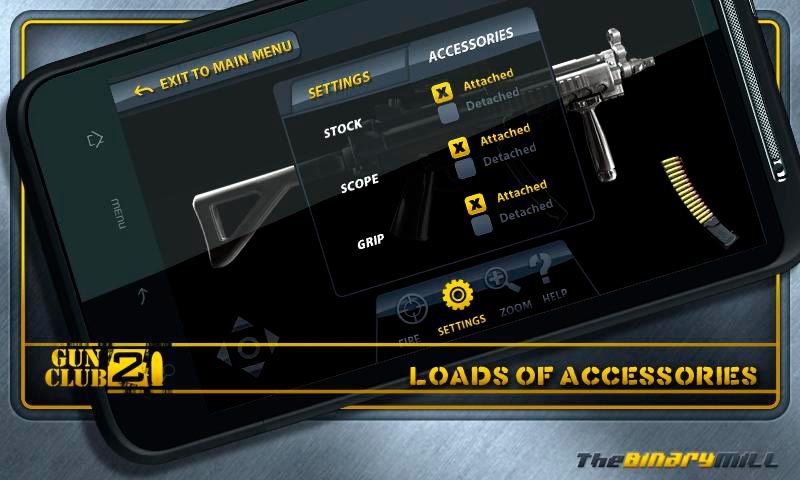Choose Detached for the Scope
800x480 pixels.
point(465,169)
